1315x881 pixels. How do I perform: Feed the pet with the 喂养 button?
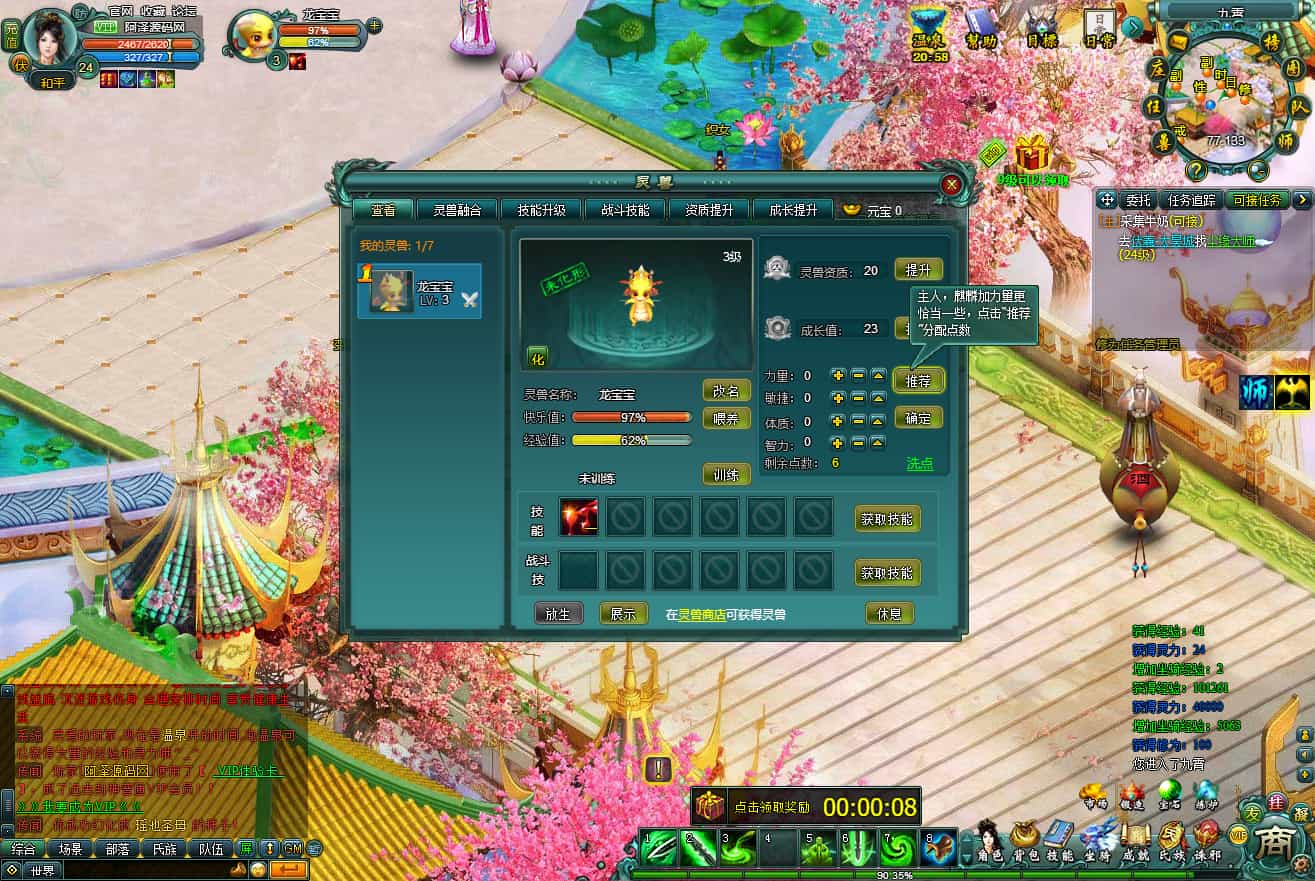pos(726,417)
